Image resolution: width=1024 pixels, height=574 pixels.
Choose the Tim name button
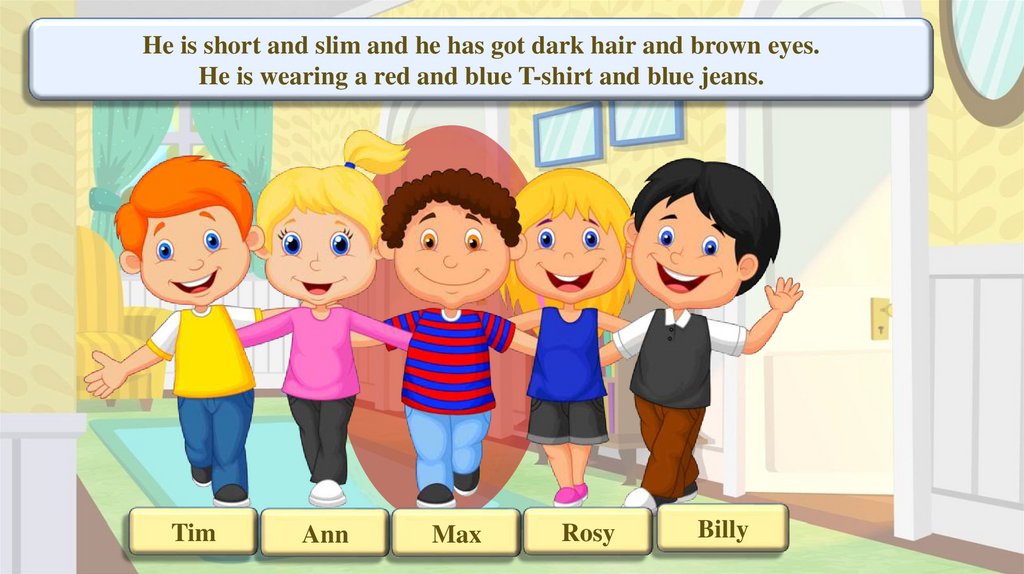tap(193, 532)
